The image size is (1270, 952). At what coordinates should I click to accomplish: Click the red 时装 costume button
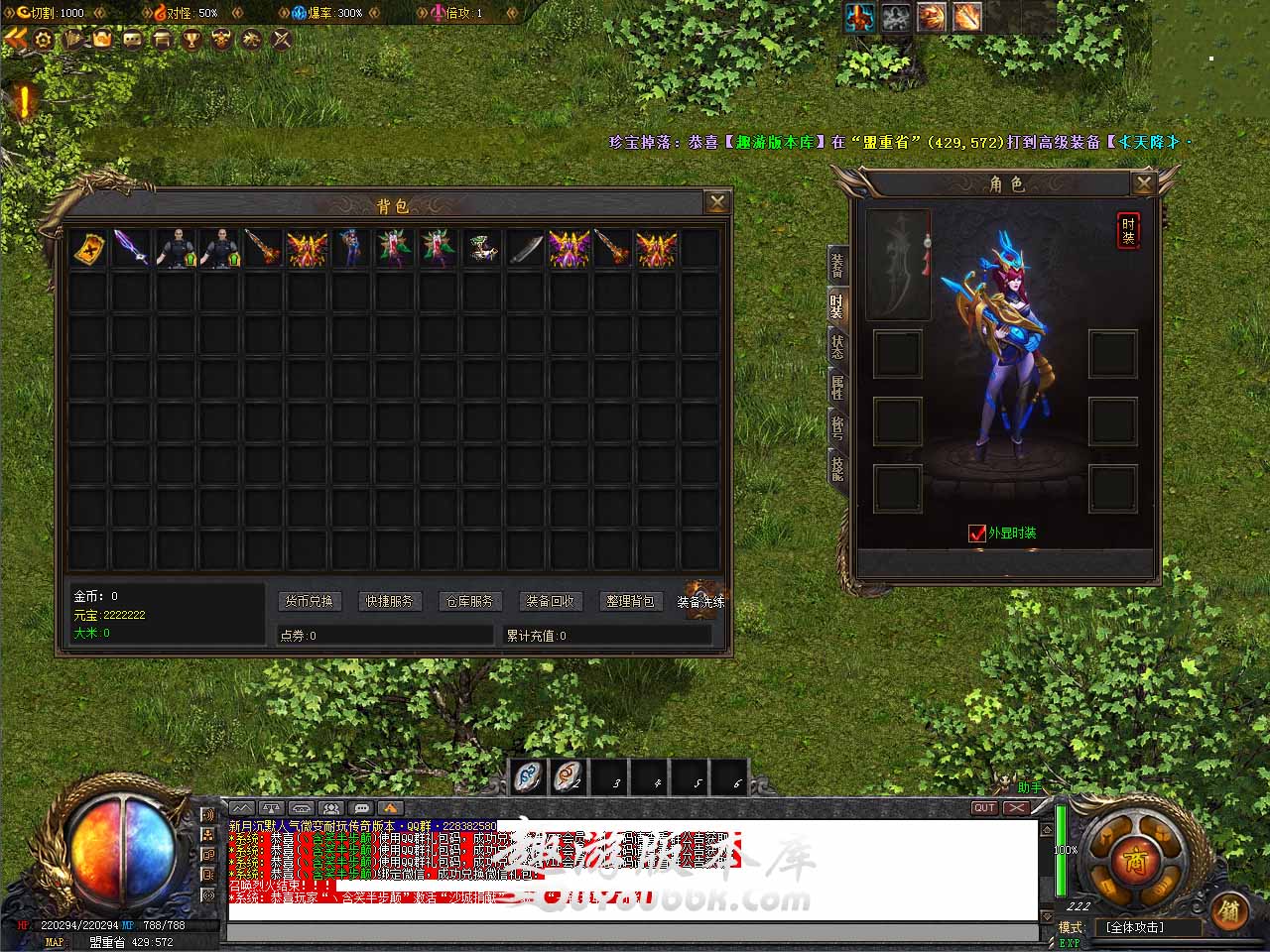pyautogui.click(x=1128, y=230)
